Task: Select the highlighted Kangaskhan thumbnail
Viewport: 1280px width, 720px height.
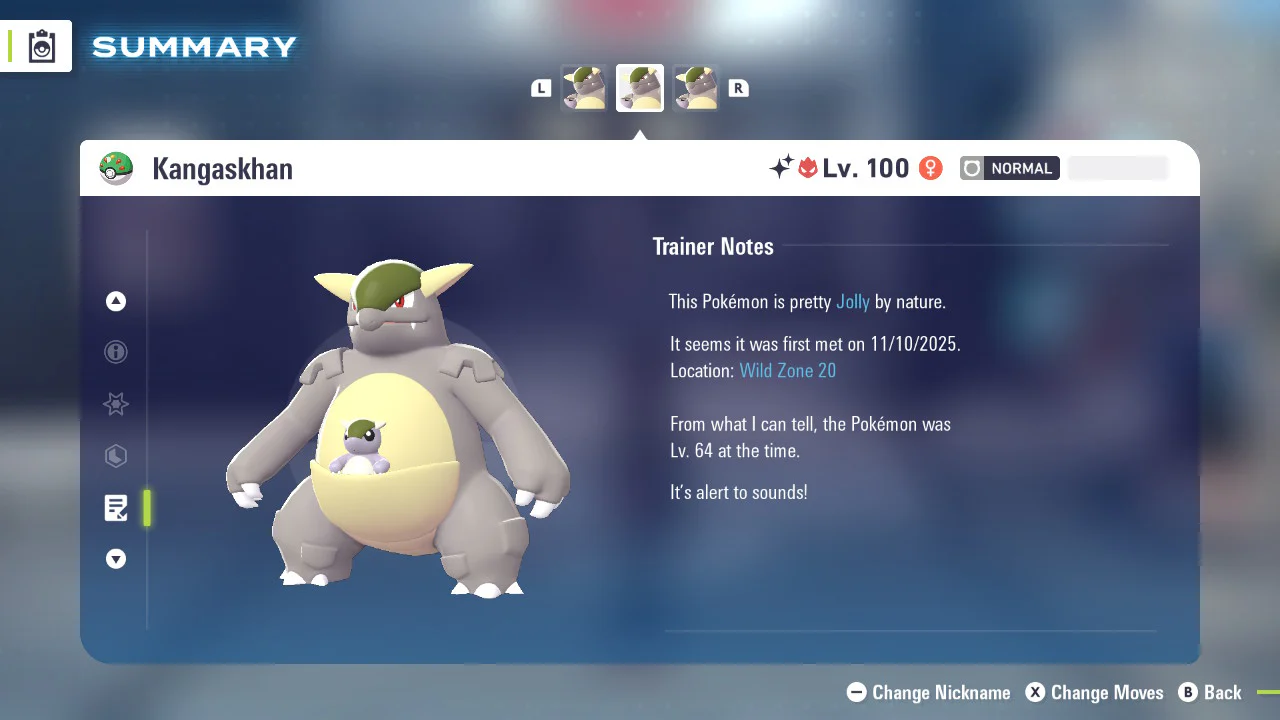Action: tap(640, 88)
